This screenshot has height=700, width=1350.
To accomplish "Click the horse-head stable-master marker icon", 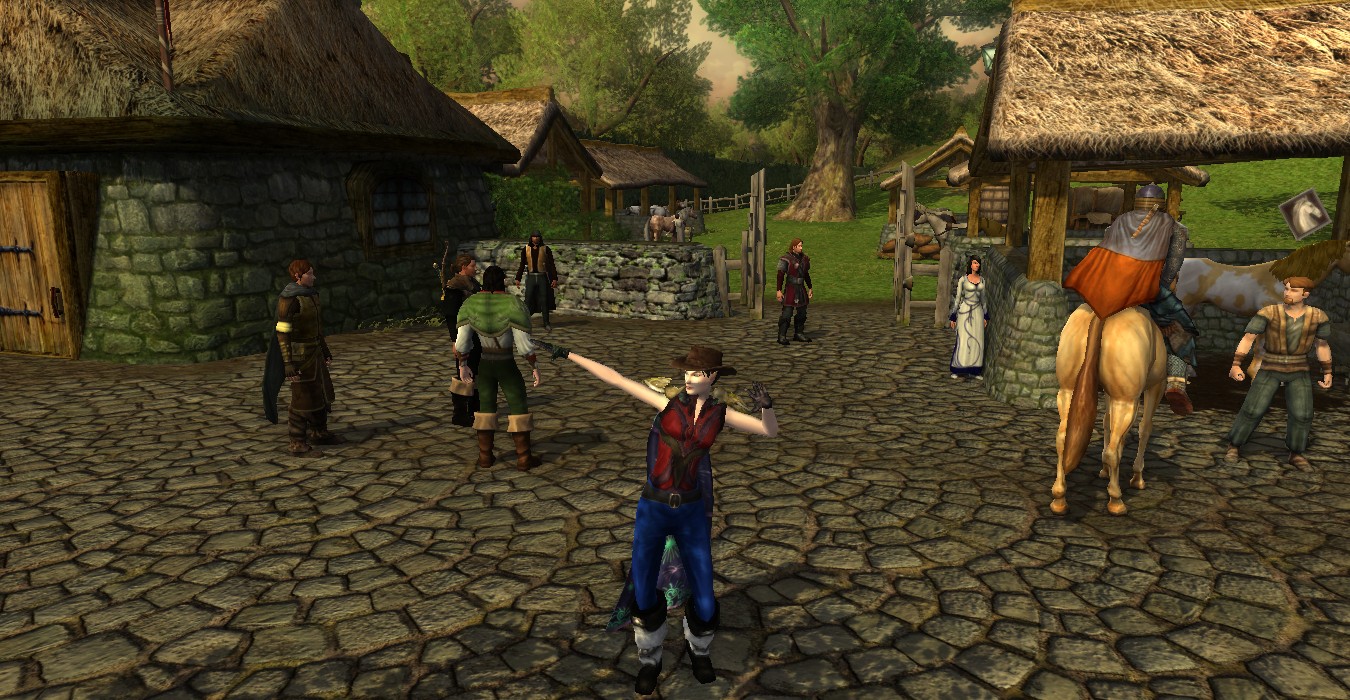I will tap(1305, 214).
